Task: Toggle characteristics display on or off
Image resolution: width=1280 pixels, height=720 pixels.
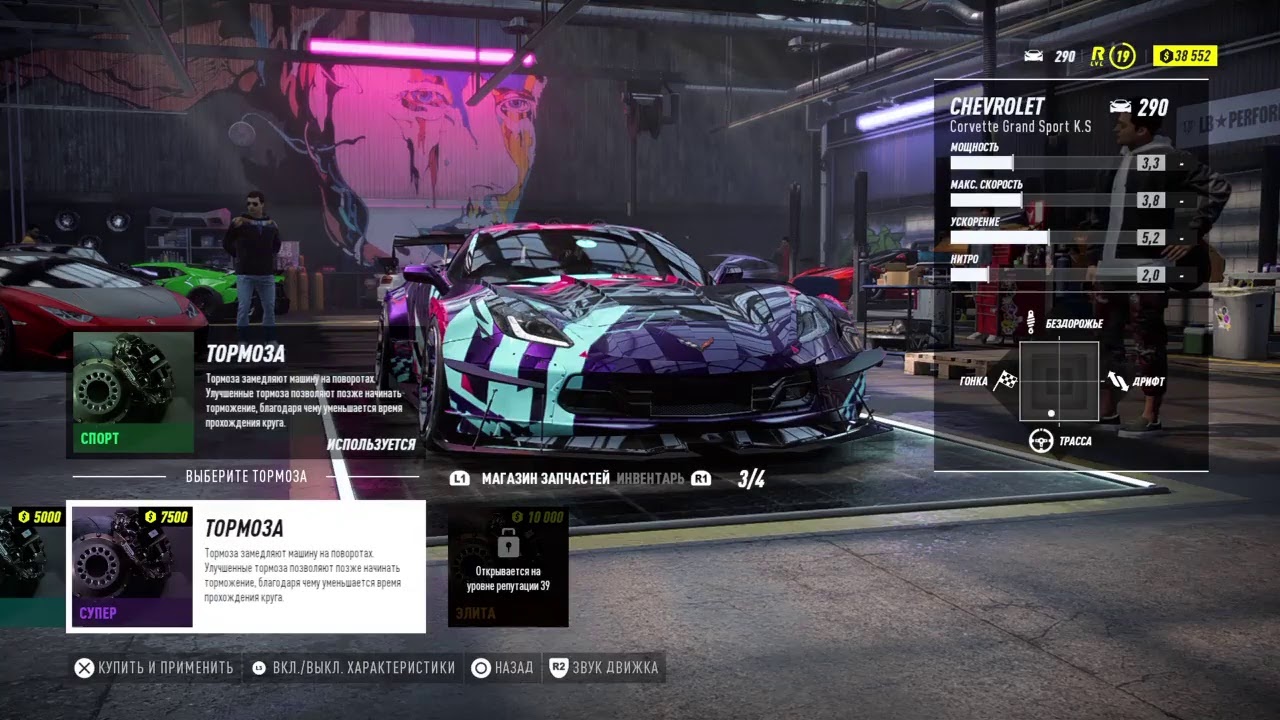Action: point(353,667)
